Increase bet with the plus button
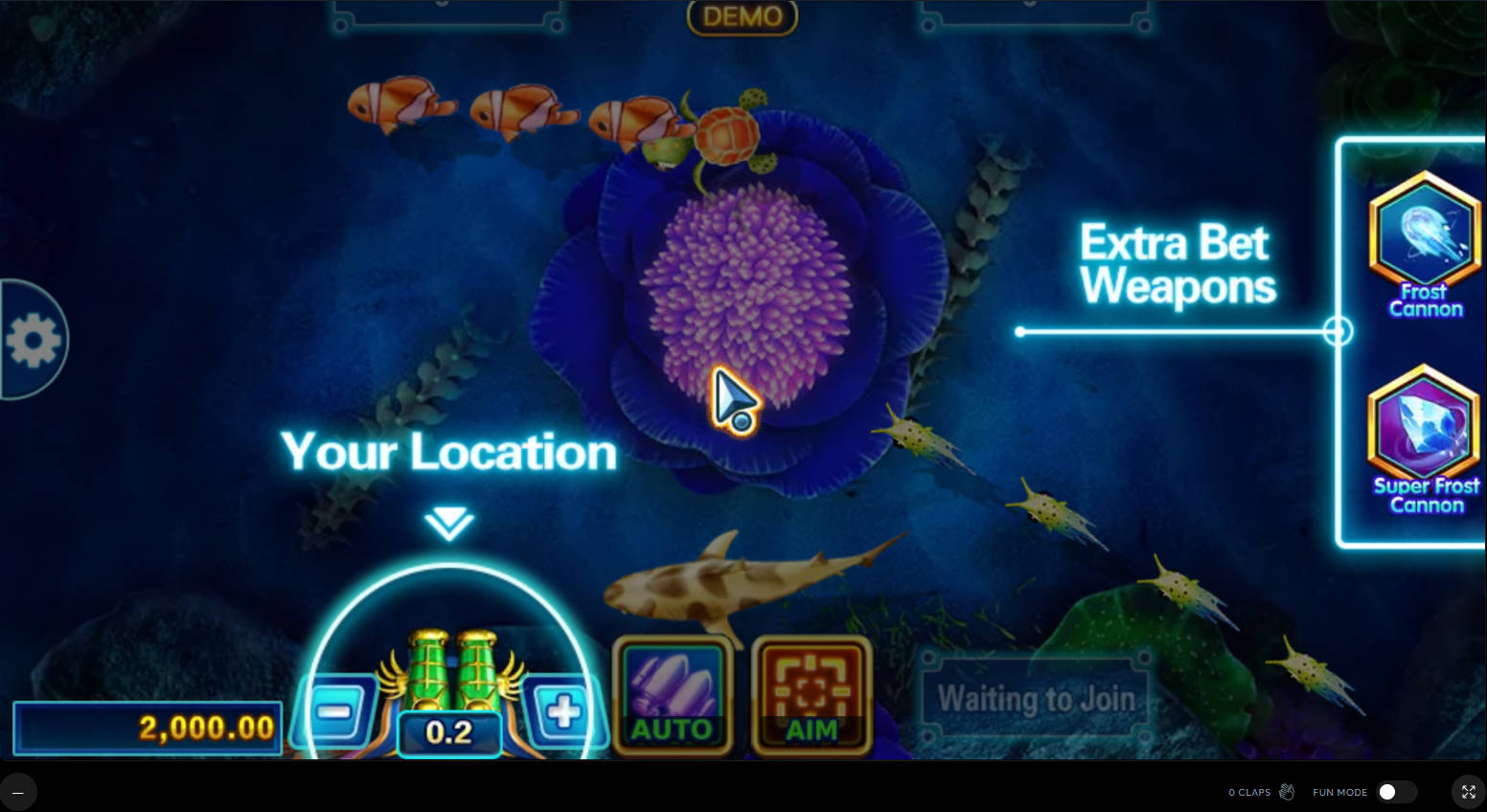 tap(563, 709)
